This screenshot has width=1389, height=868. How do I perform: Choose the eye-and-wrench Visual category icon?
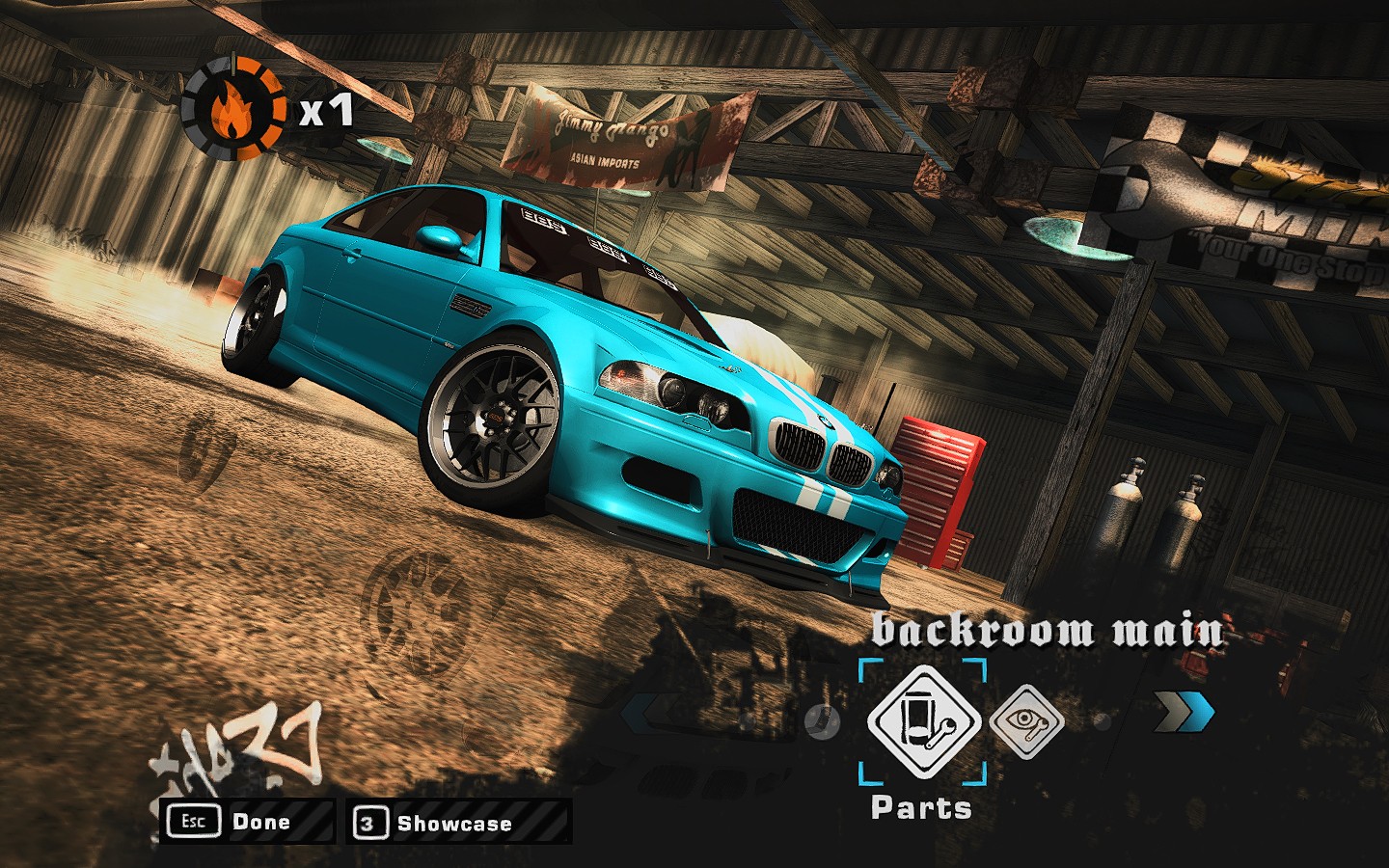(1027, 719)
